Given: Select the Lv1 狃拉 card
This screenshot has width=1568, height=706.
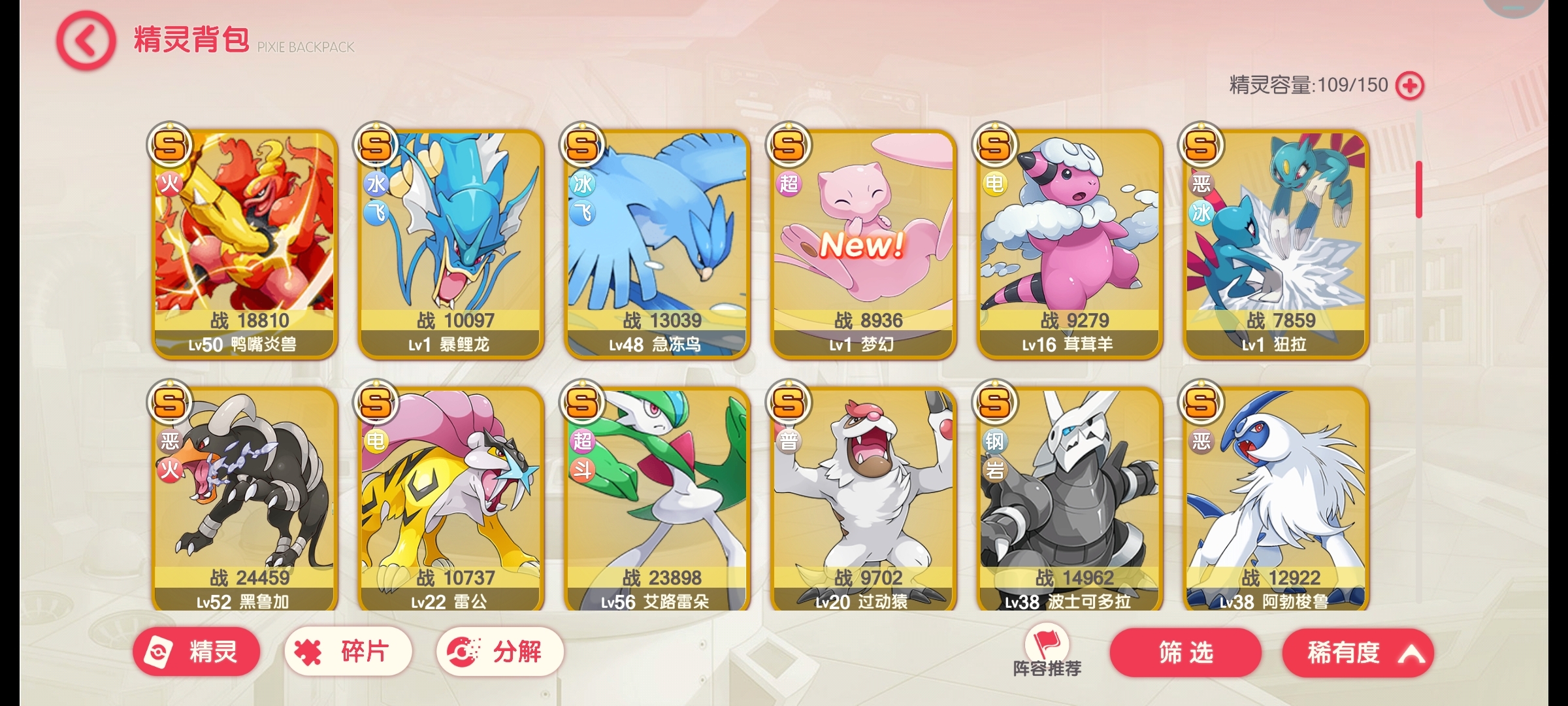Looking at the screenshot, I should point(1275,244).
